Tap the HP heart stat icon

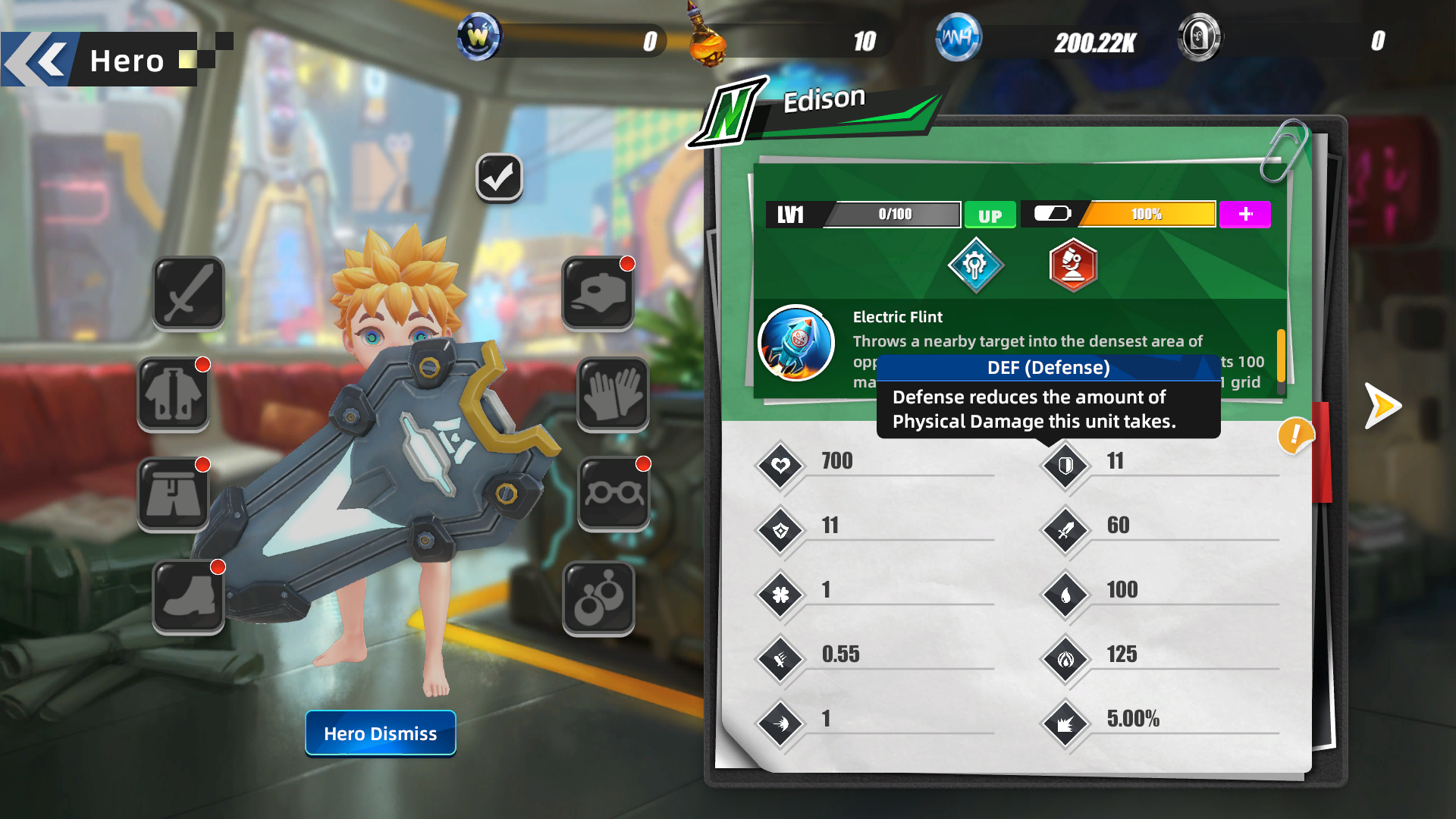781,465
